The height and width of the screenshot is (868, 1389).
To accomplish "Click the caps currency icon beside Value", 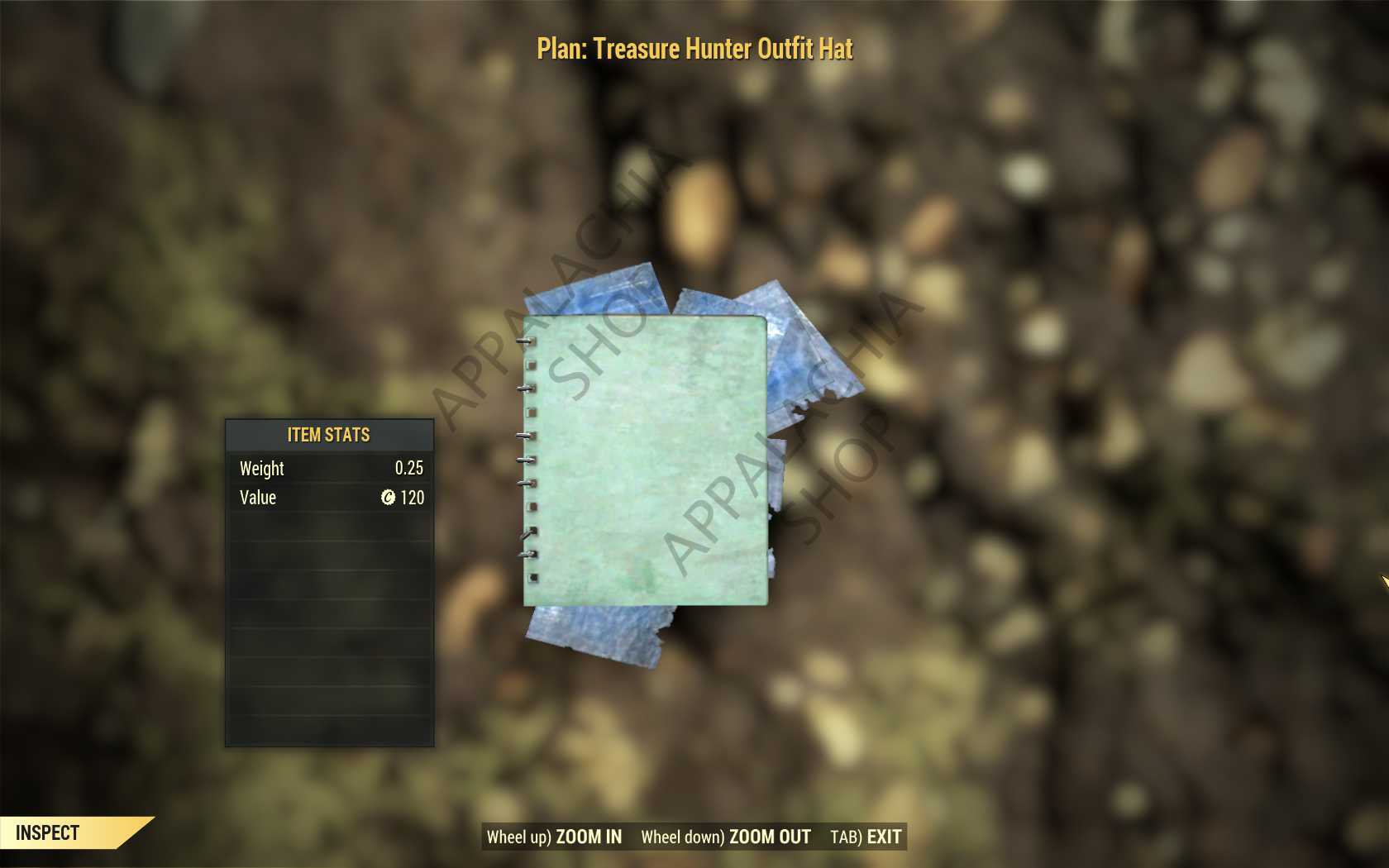I will coord(389,498).
